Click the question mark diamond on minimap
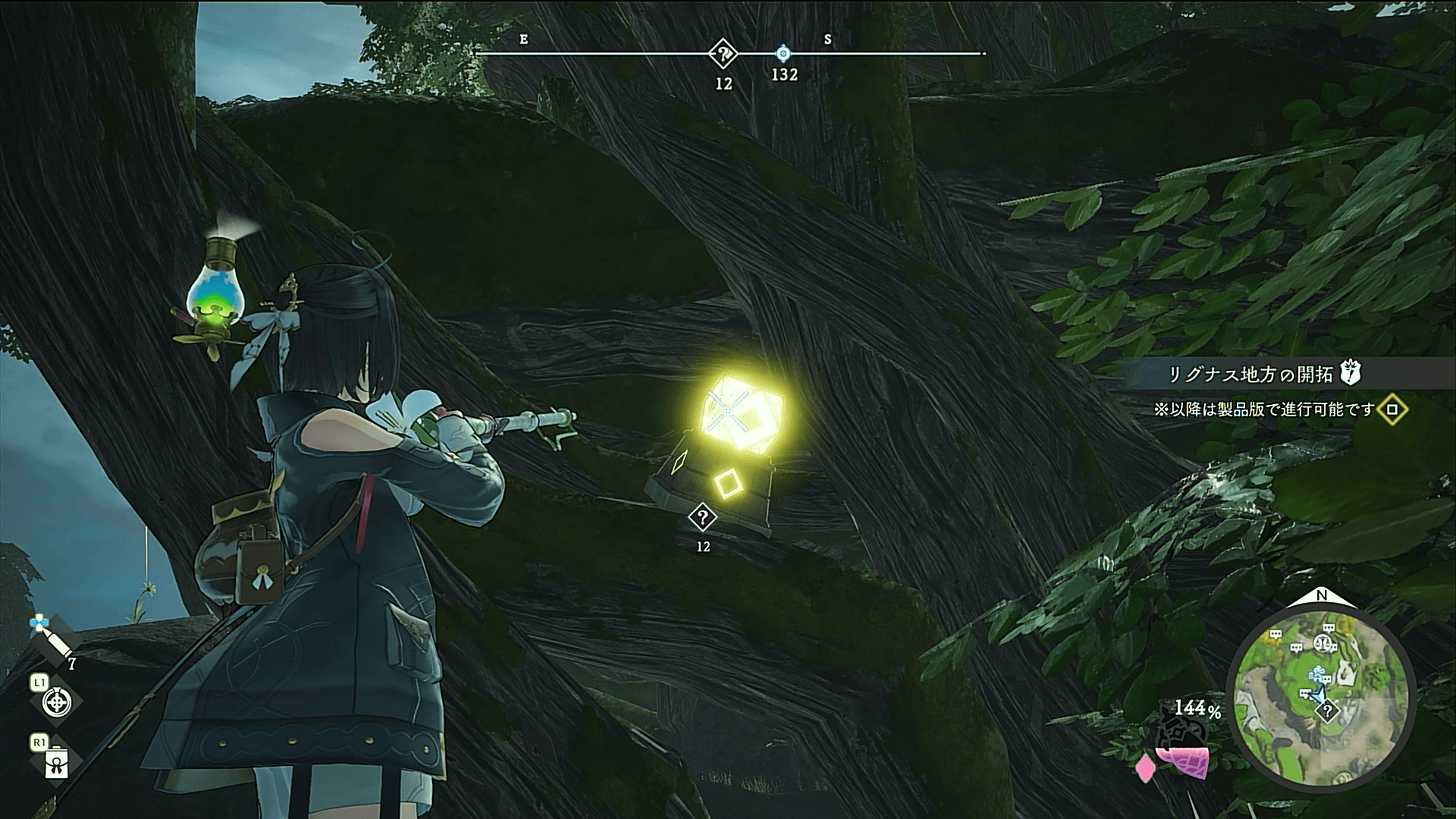 coord(1328,711)
